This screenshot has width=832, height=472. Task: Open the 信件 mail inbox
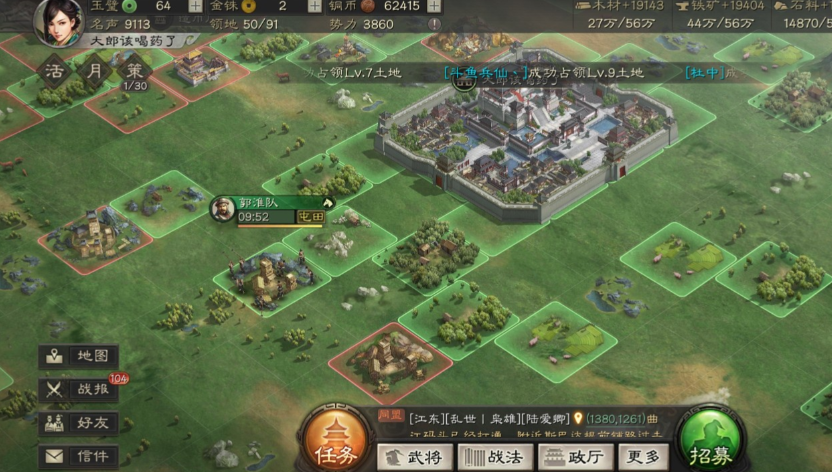pos(79,456)
